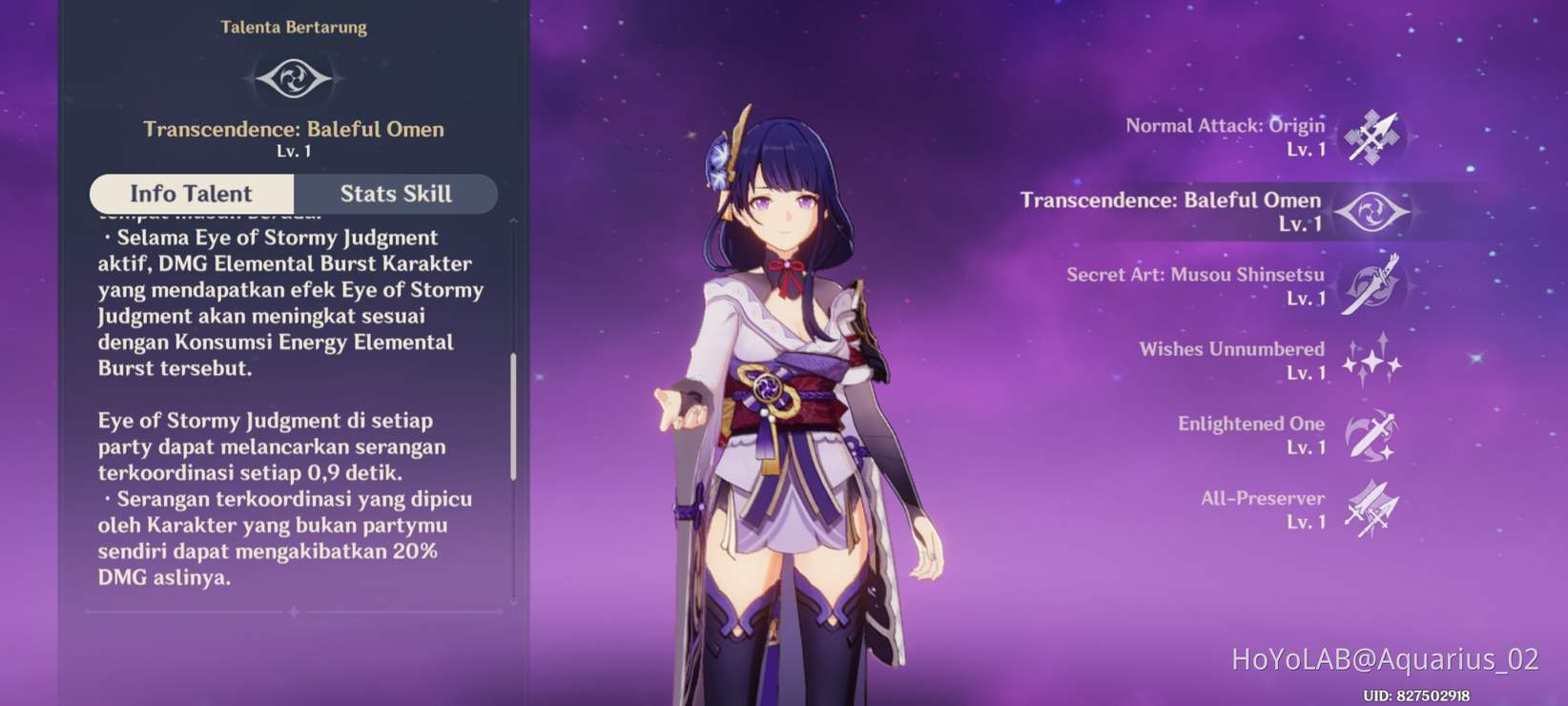The width and height of the screenshot is (1568, 706).
Task: Click the Enlightened One talent icon
Action: pyautogui.click(x=1373, y=435)
